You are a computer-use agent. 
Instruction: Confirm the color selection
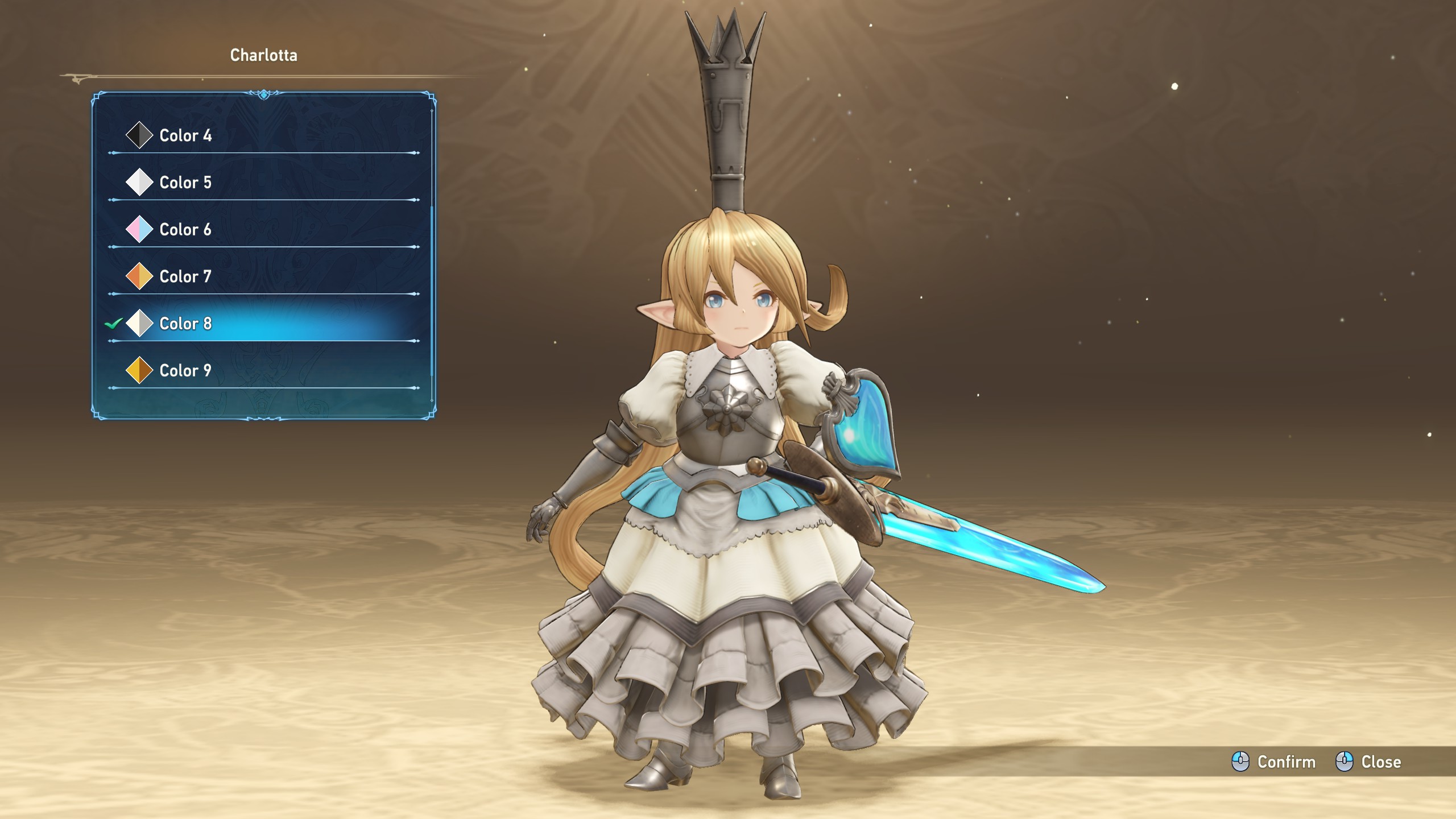tap(1274, 762)
